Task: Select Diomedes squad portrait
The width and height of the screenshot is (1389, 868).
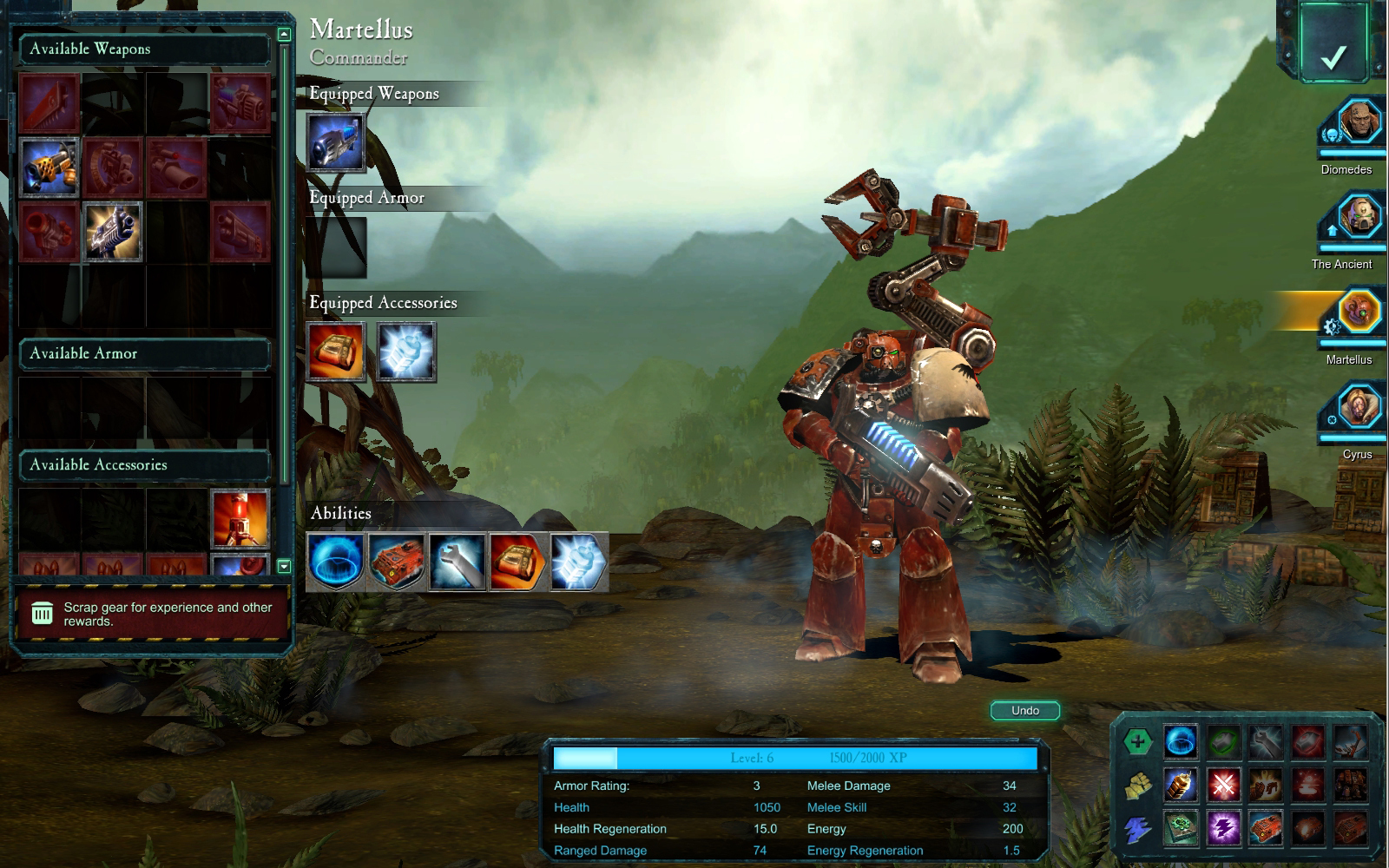Action: [1359, 122]
